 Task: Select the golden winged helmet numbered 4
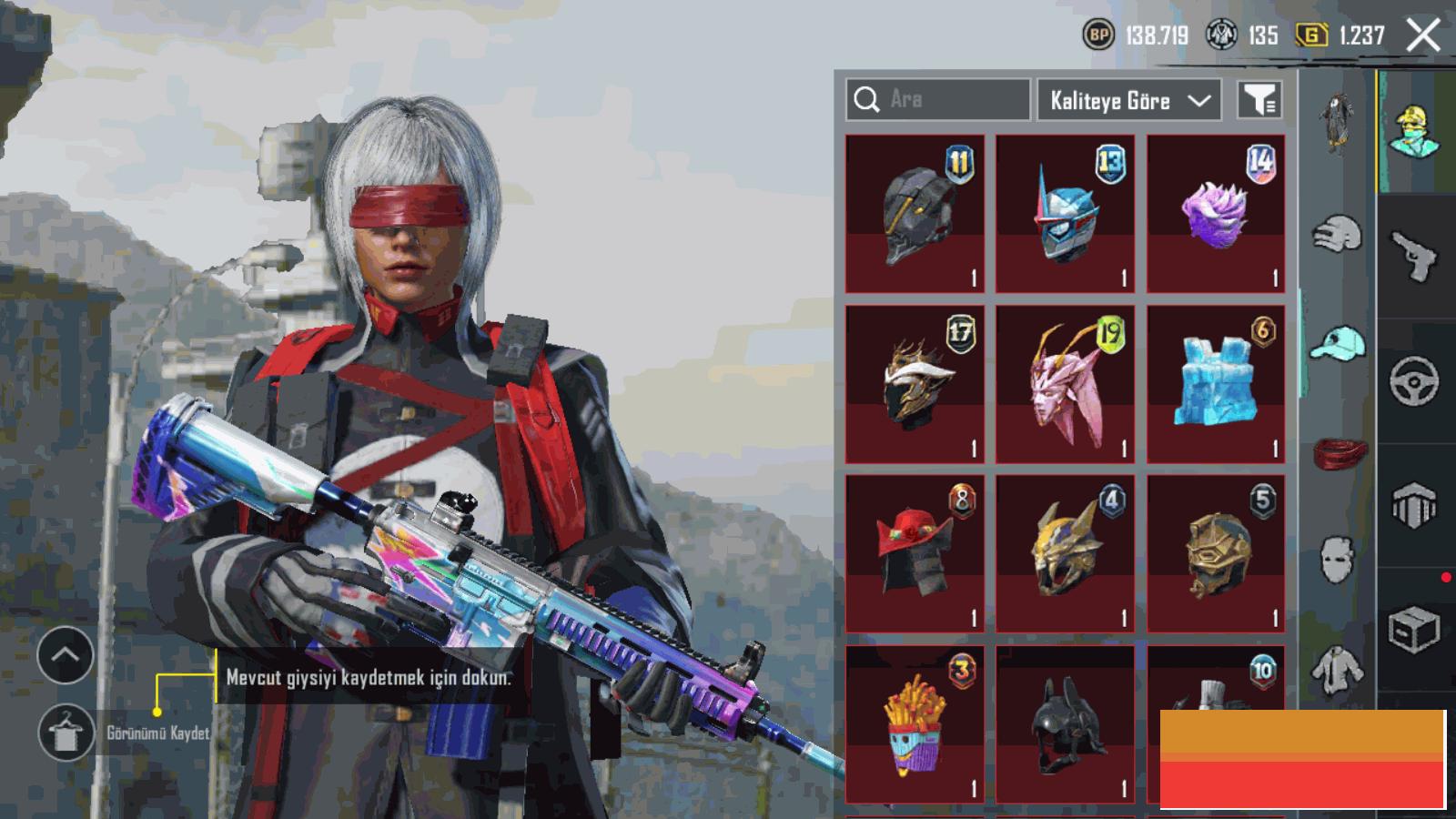point(1065,553)
